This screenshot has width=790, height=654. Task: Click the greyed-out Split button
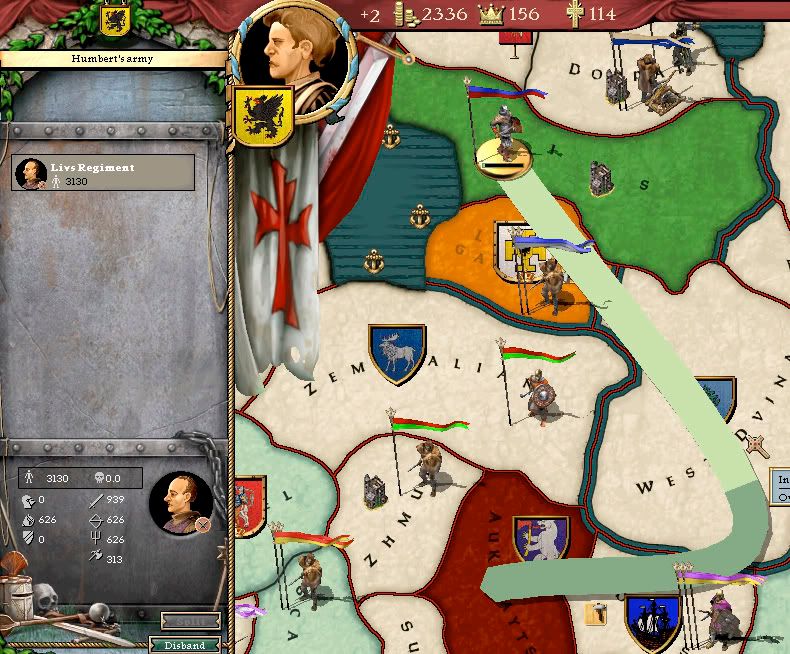pyautogui.click(x=190, y=622)
